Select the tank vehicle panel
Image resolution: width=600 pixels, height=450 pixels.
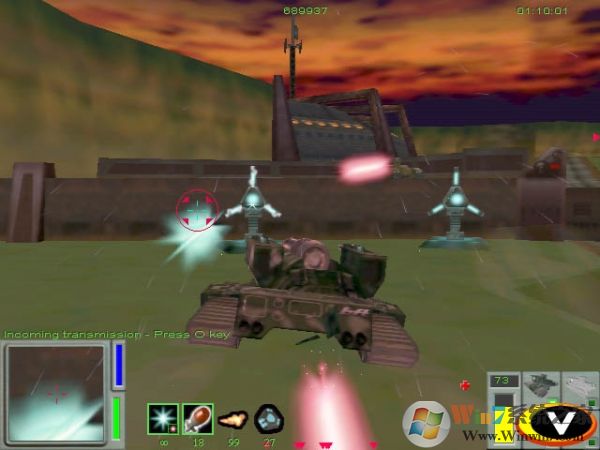click(541, 386)
